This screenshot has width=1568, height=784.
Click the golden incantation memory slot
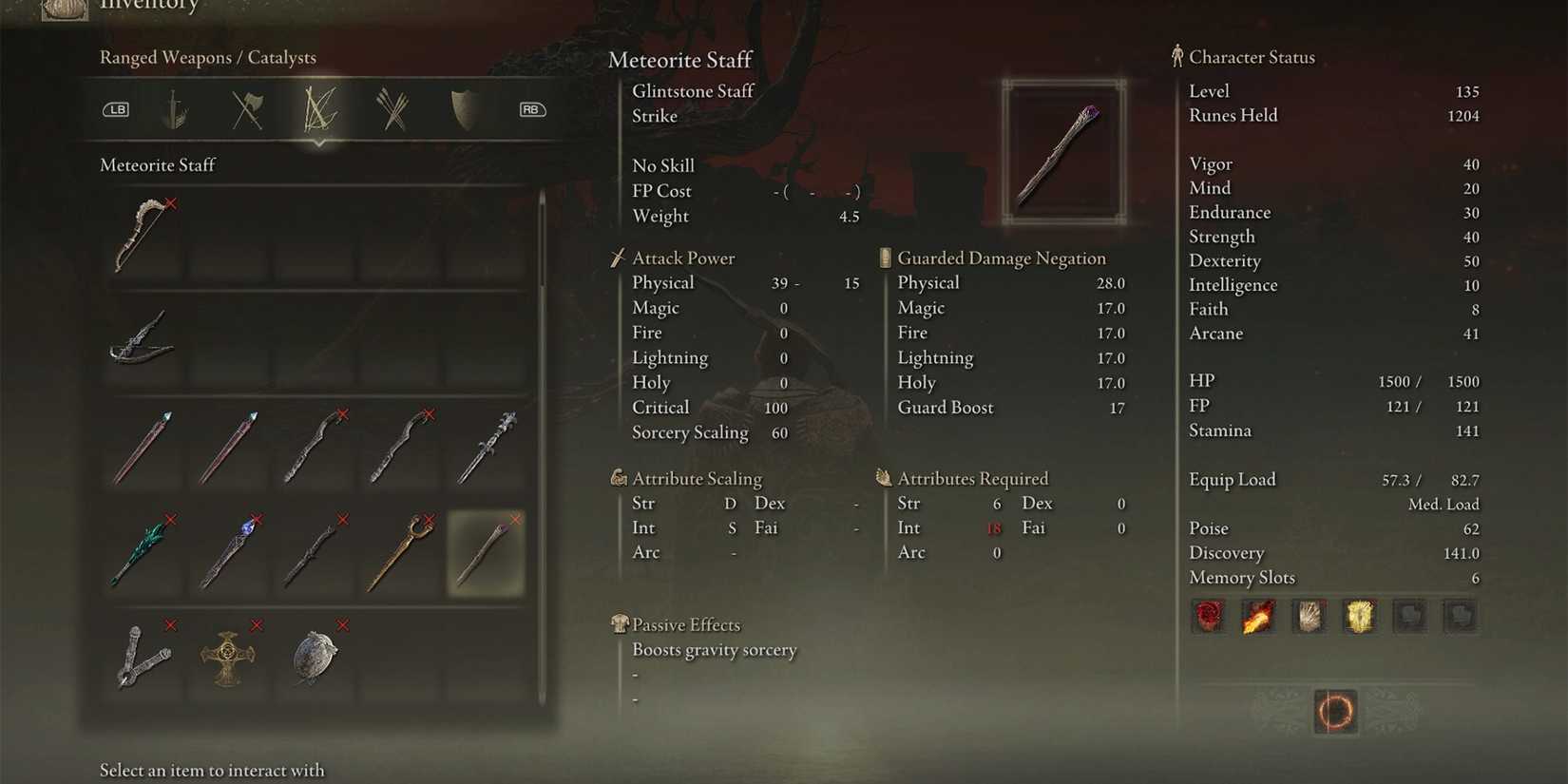coord(1361,616)
